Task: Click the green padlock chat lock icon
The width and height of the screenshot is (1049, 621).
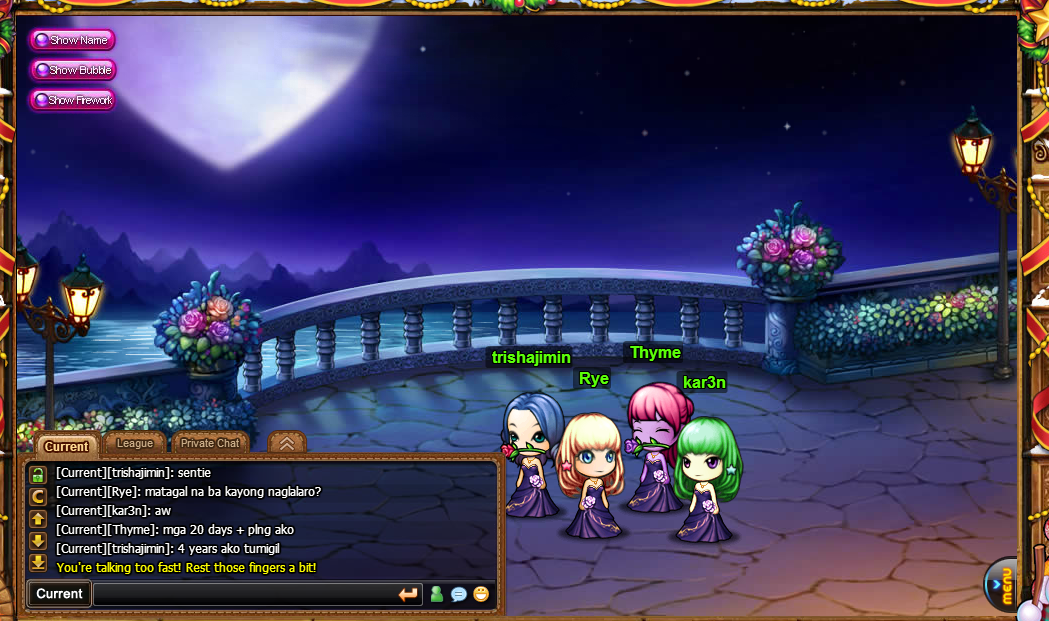Action: coord(38,473)
